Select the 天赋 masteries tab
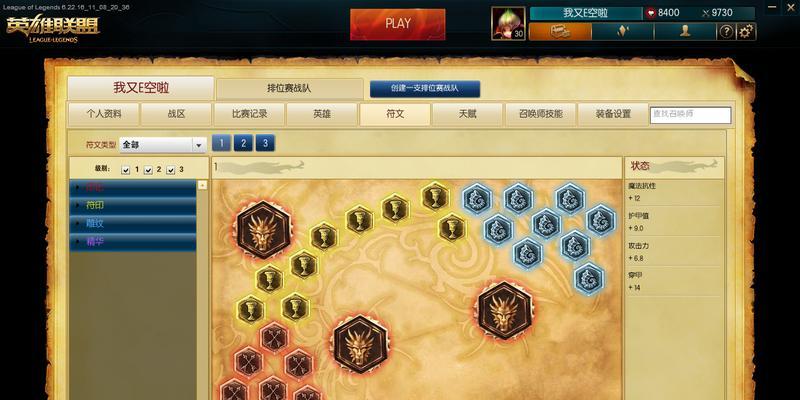This screenshot has height=400, width=800. point(467,114)
